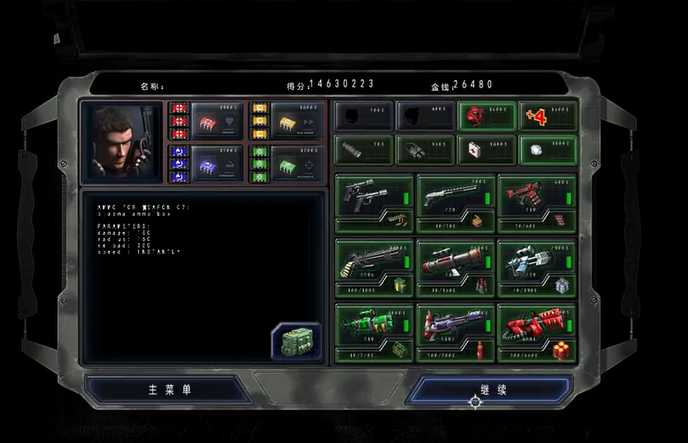Select the minigun weapon slot
The image size is (688, 443).
tap(374, 267)
